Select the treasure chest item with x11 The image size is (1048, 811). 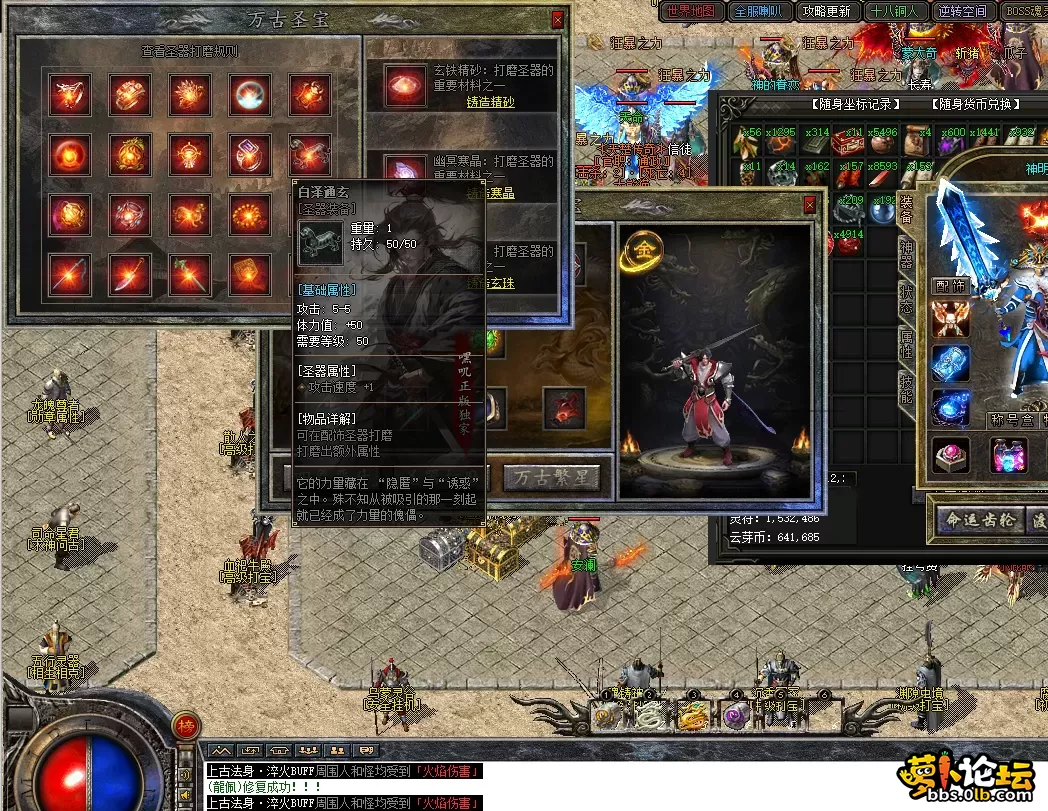click(849, 142)
